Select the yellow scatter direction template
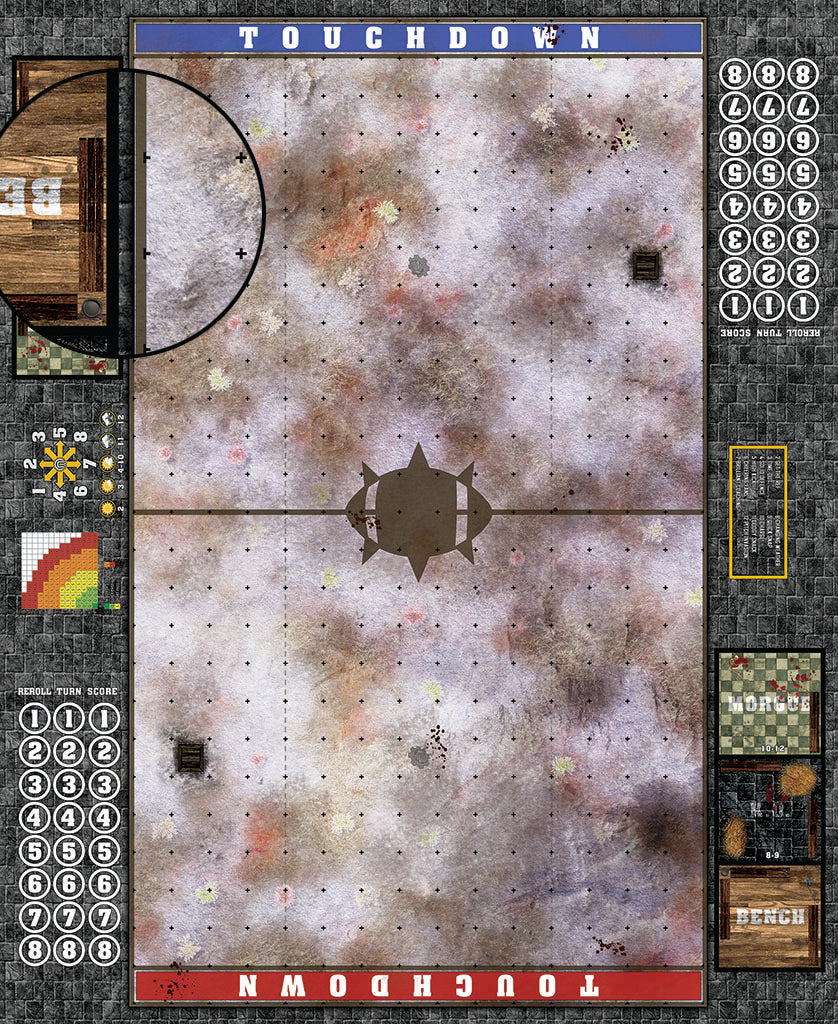Screen dimensions: 838x1024 59,465
